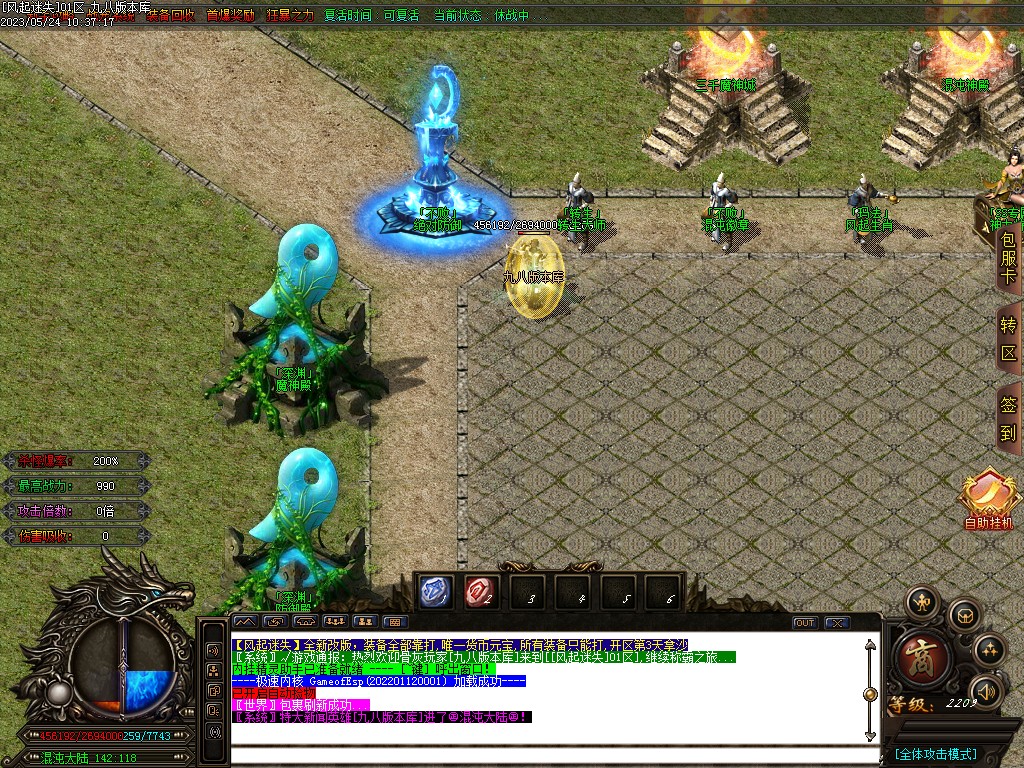Toggle sound with the speaker button

click(985, 690)
